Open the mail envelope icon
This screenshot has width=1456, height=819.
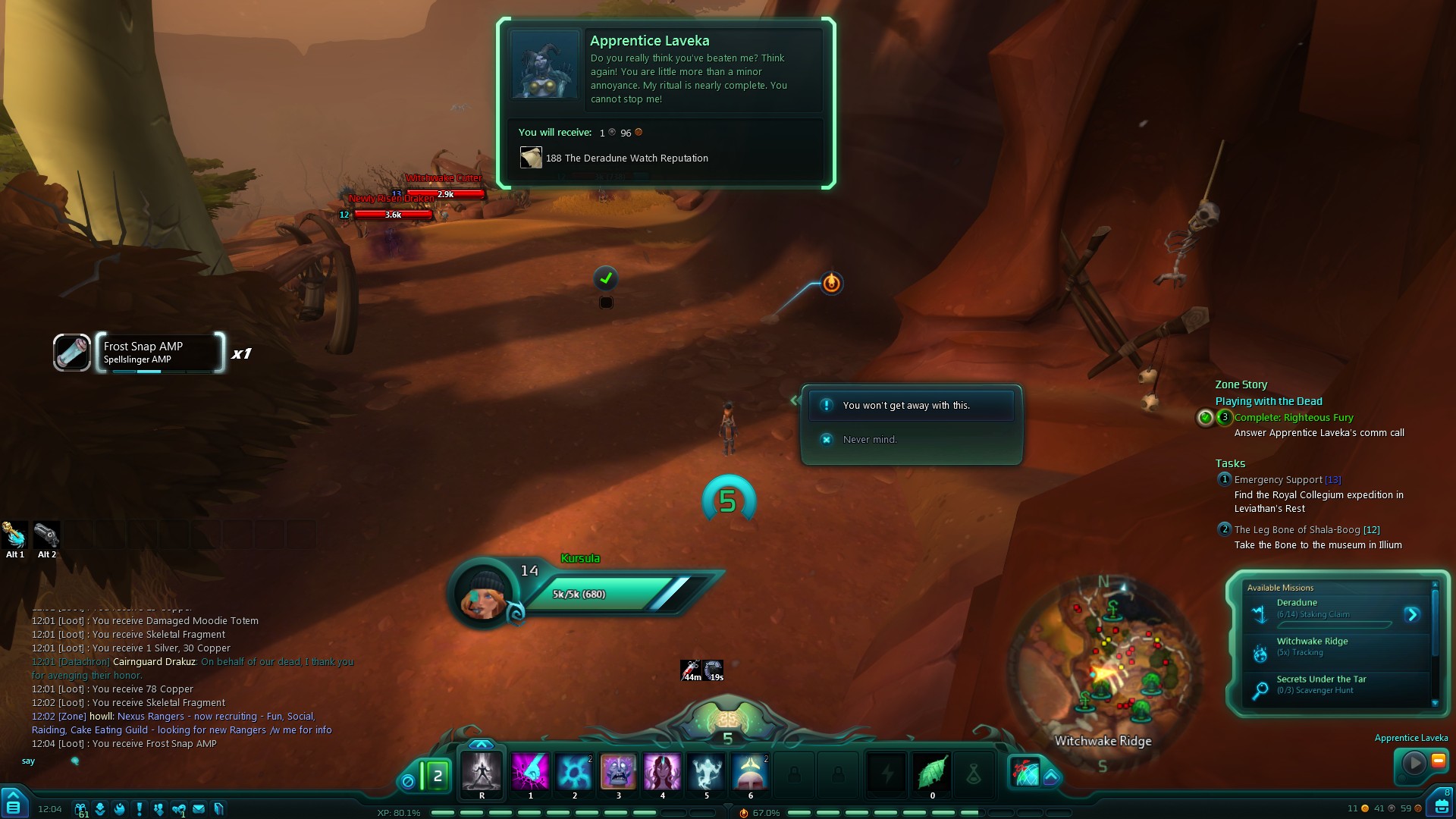point(199,809)
